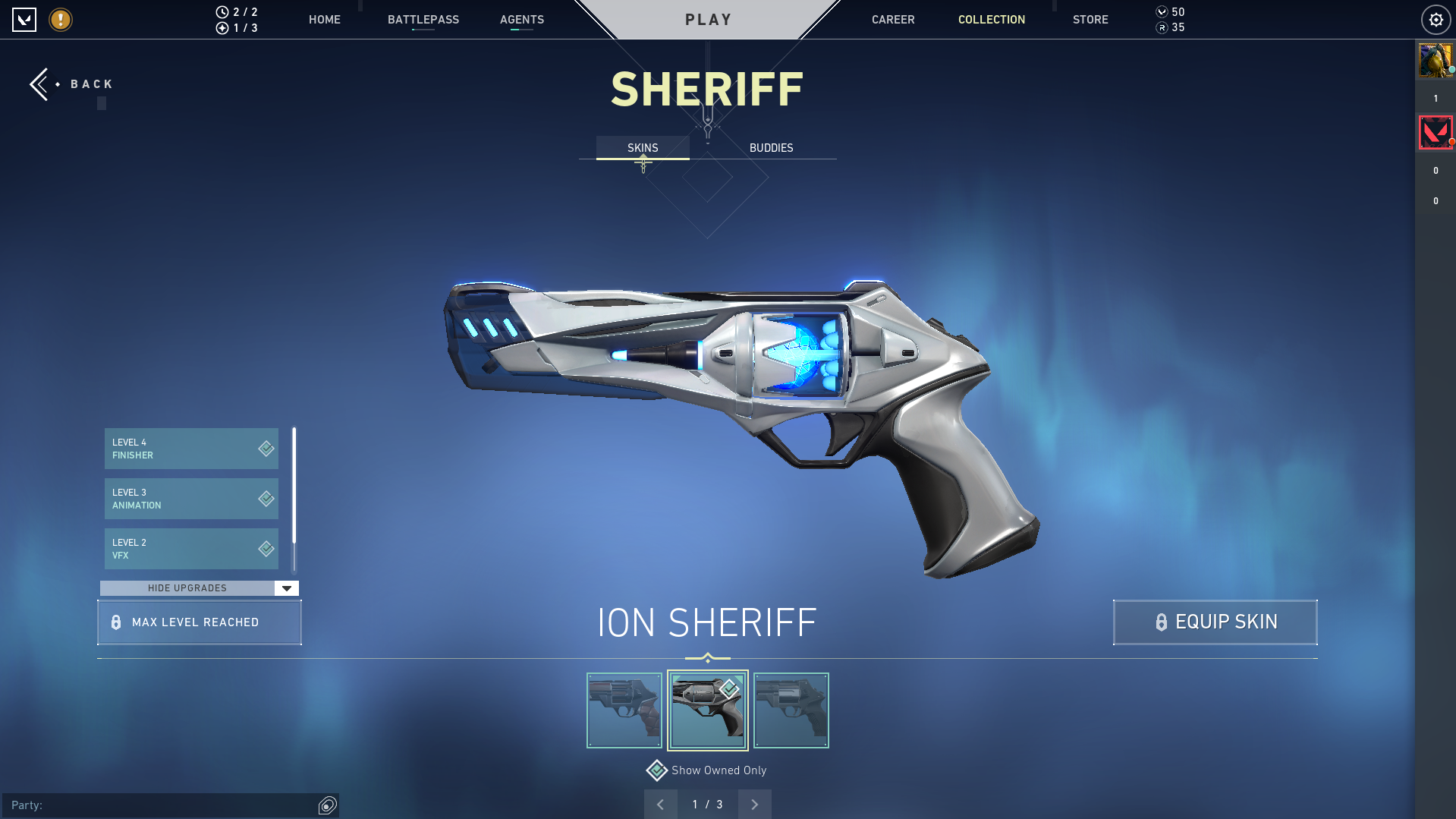Select the Level 2 VFX upgrade

191,549
